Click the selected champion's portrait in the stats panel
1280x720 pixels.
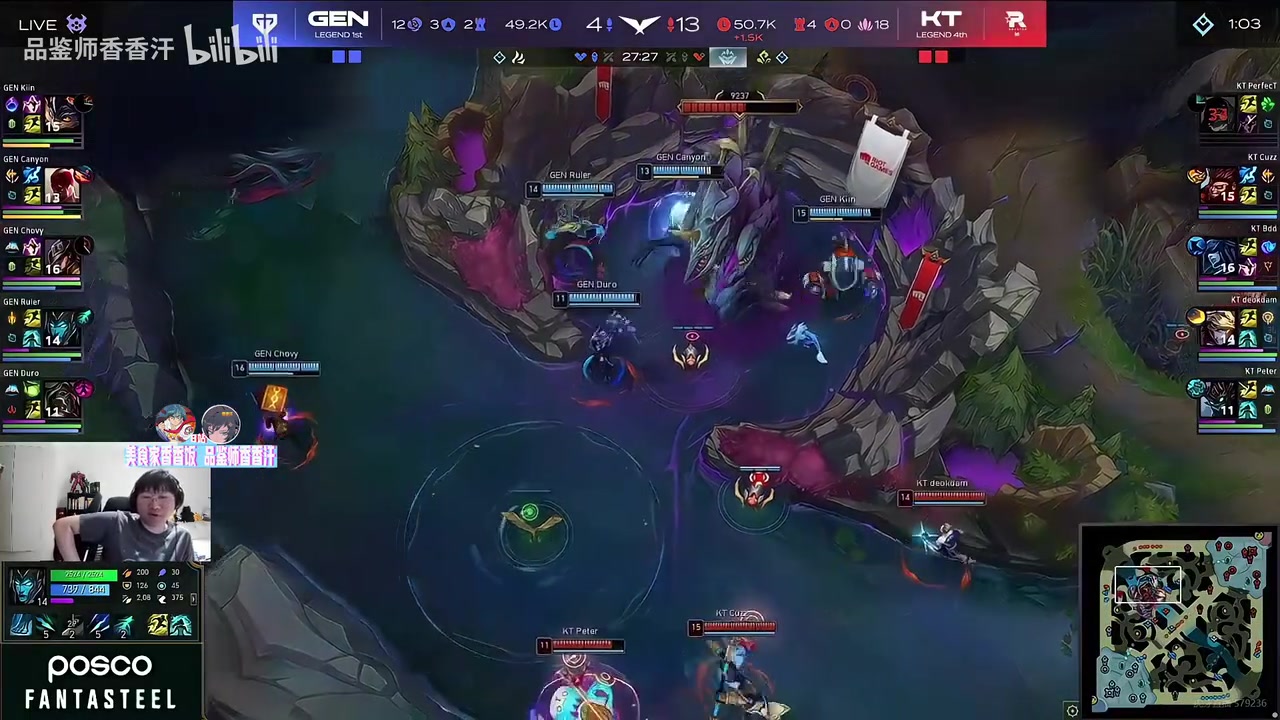click(26, 585)
